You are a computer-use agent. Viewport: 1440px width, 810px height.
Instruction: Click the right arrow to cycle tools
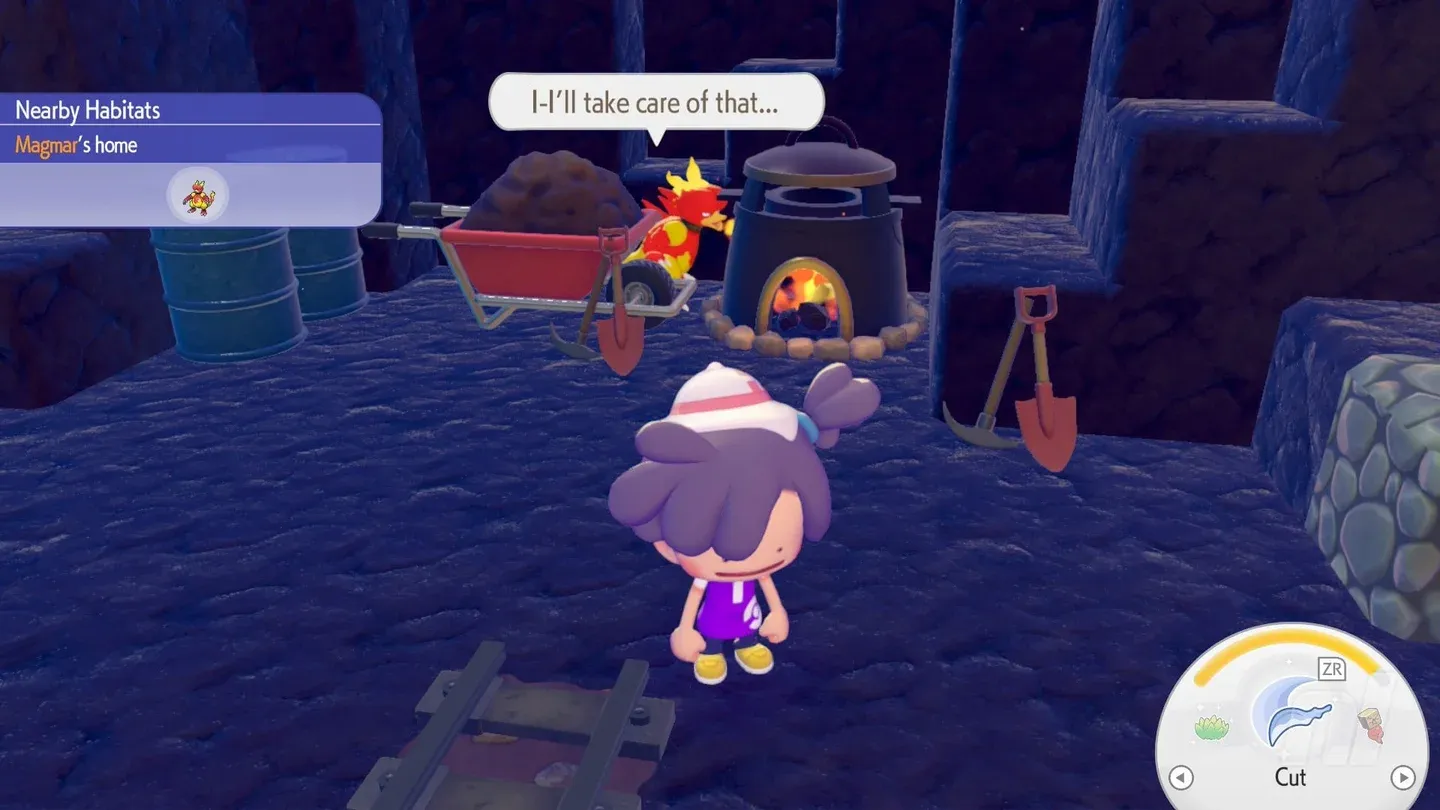click(1404, 777)
